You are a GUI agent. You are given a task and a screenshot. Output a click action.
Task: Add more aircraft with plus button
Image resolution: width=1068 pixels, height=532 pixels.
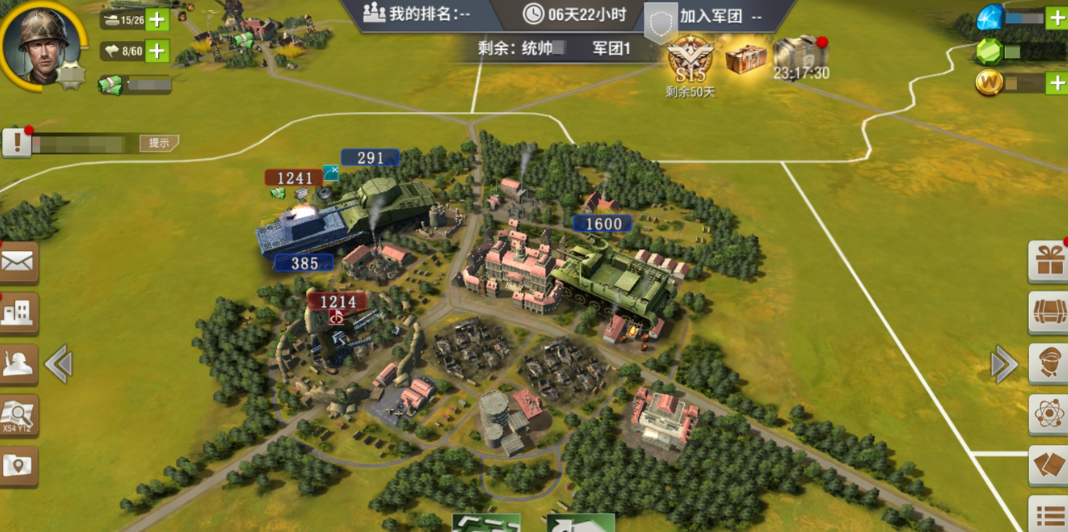(x=157, y=50)
